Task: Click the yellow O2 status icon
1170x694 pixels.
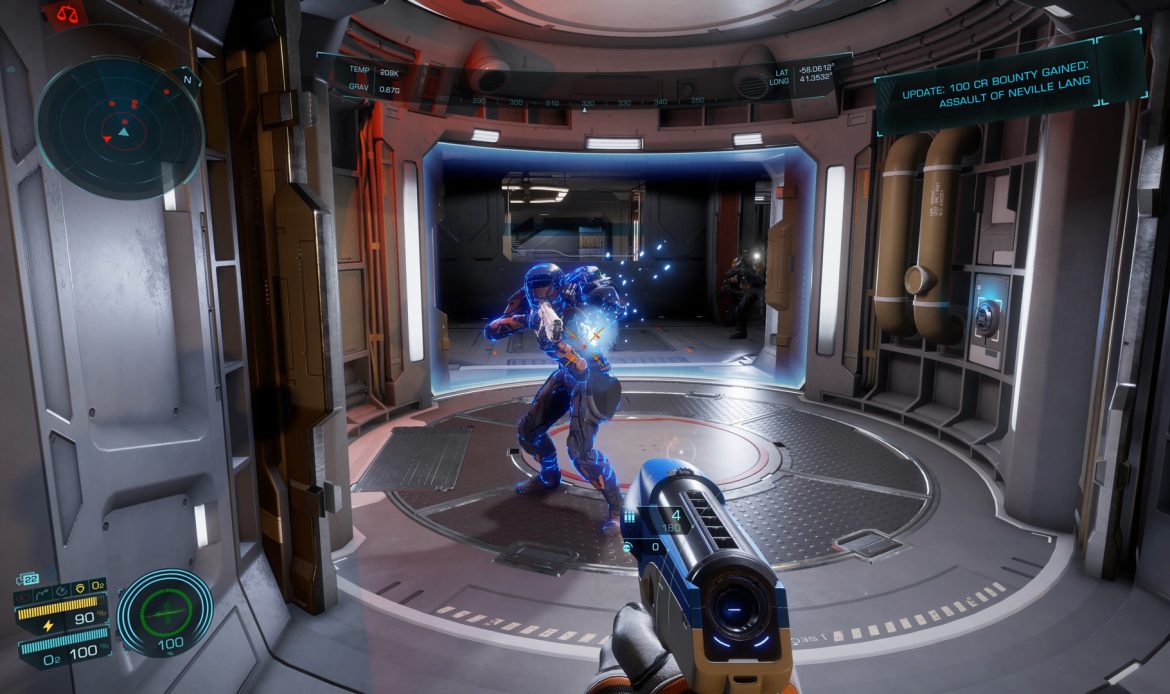Action: click(98, 585)
